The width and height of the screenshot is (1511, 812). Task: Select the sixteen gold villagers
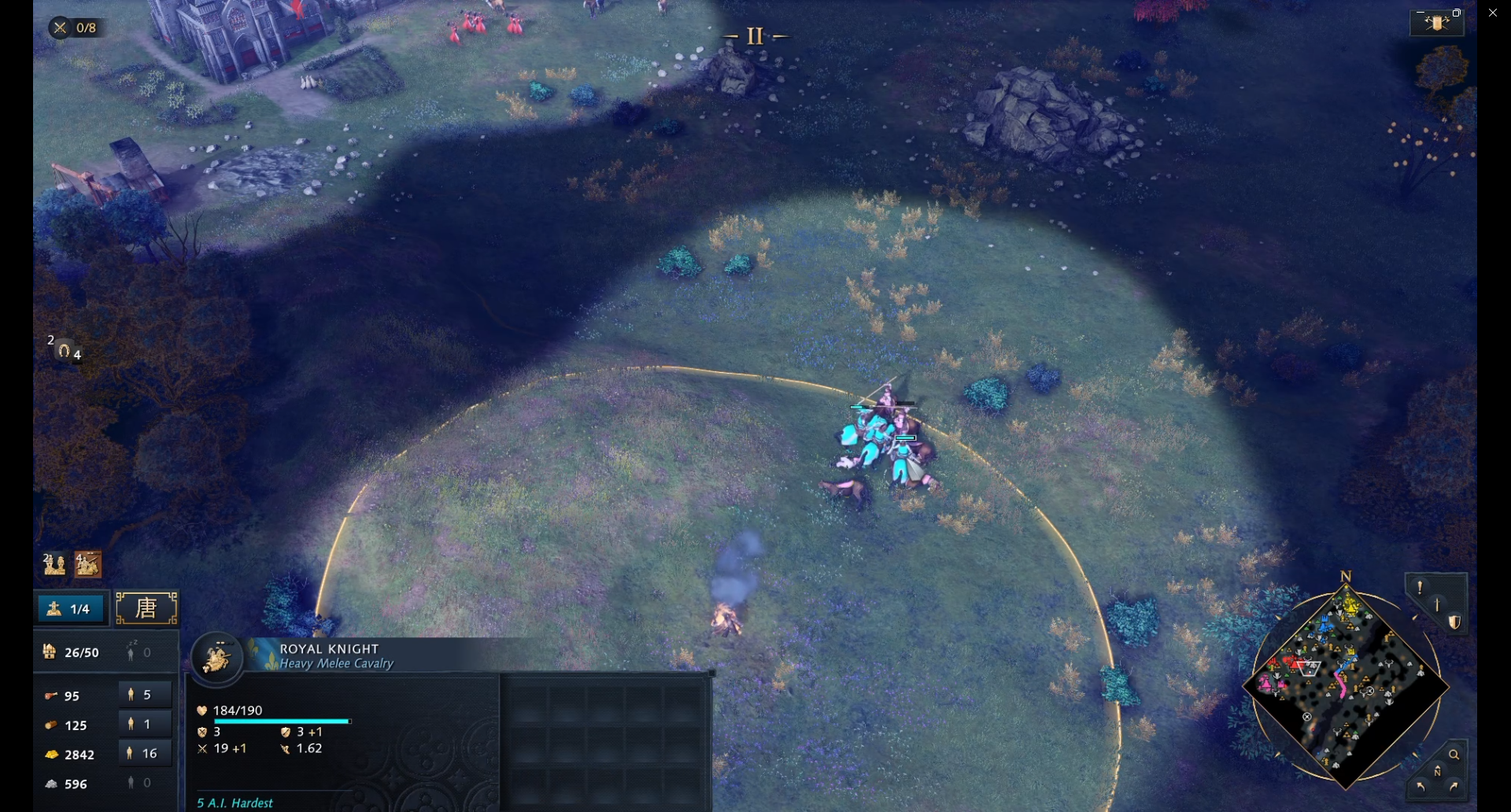145,753
